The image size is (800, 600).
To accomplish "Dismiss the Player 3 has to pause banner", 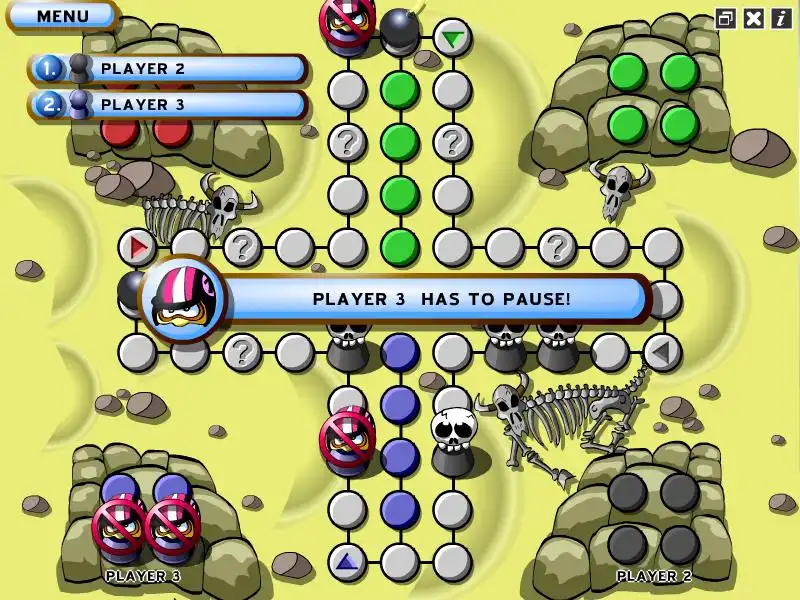I will (x=440, y=298).
